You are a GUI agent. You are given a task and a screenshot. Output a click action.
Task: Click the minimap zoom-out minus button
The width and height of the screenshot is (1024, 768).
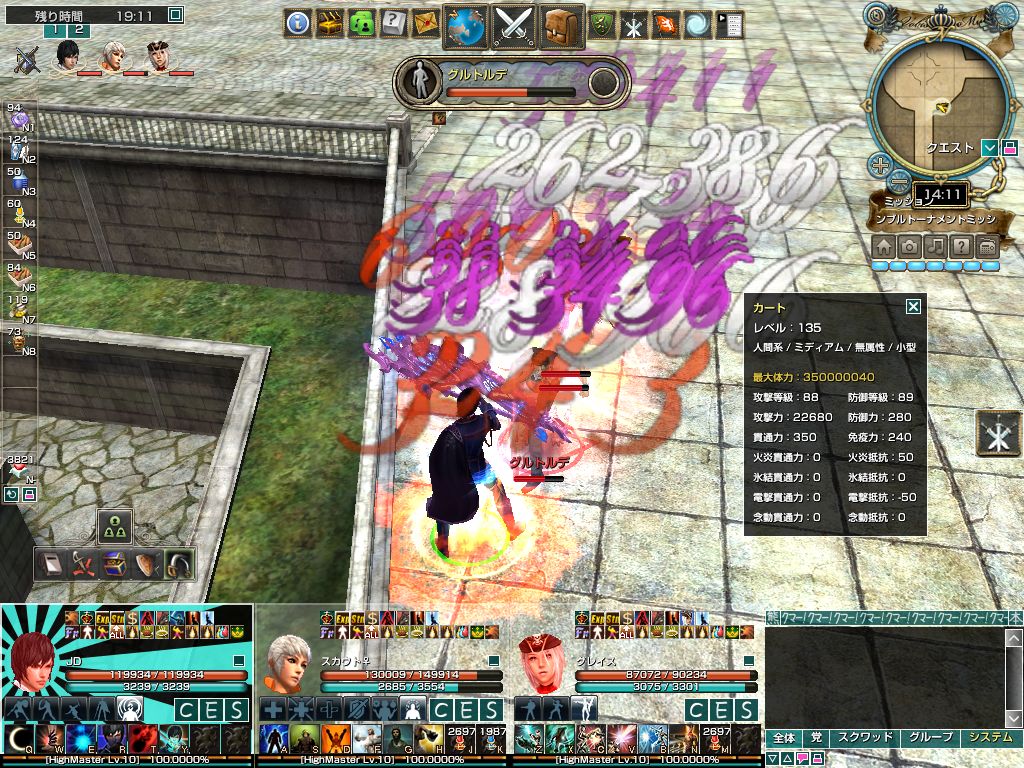(x=900, y=182)
